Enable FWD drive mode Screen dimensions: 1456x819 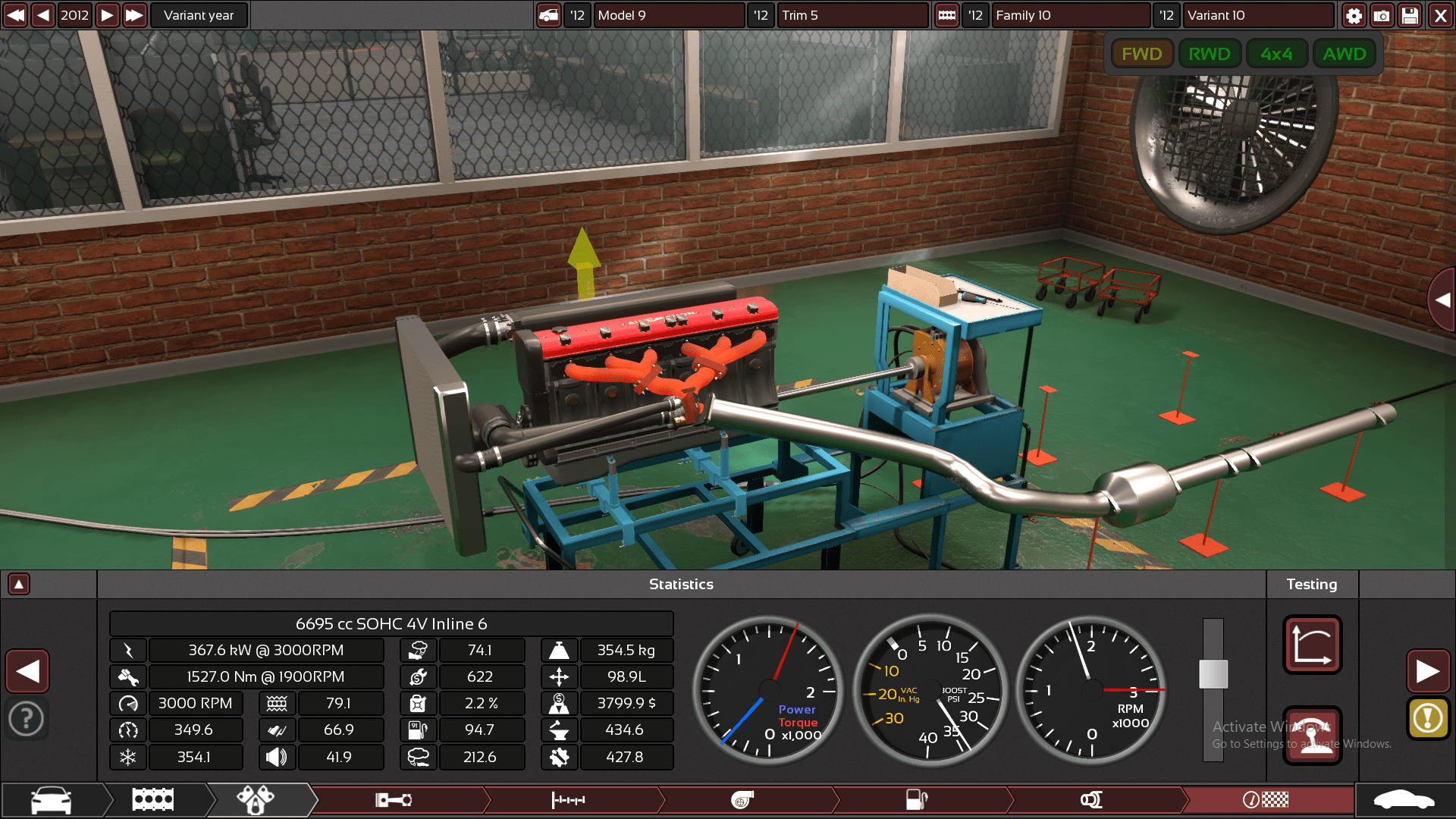1142,53
